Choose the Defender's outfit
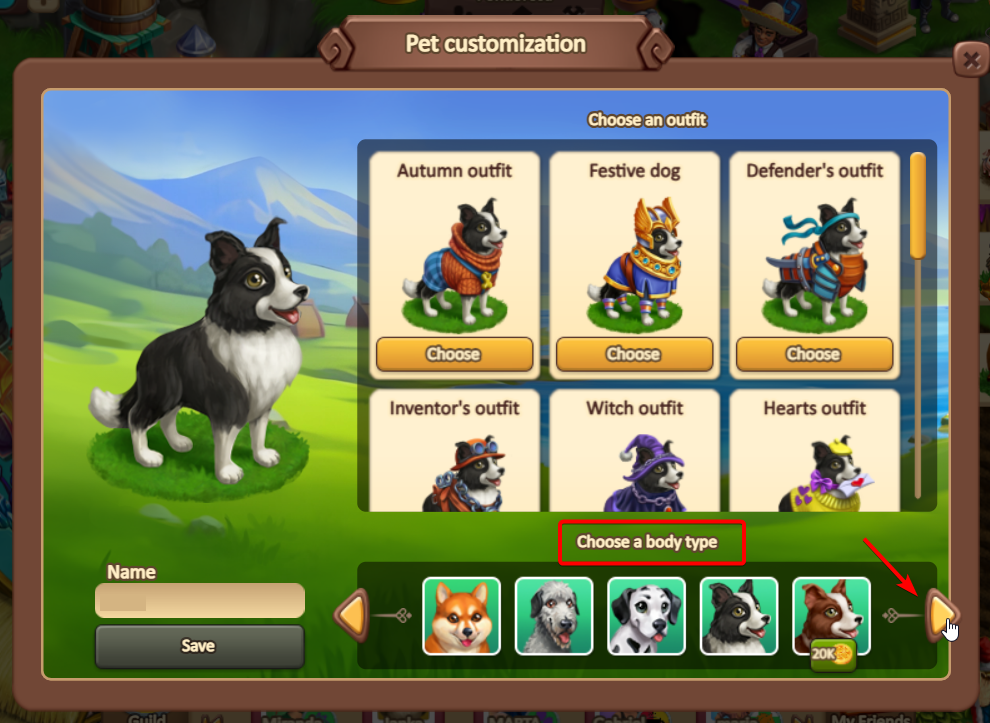Screen dimensions: 990x723 [814, 354]
